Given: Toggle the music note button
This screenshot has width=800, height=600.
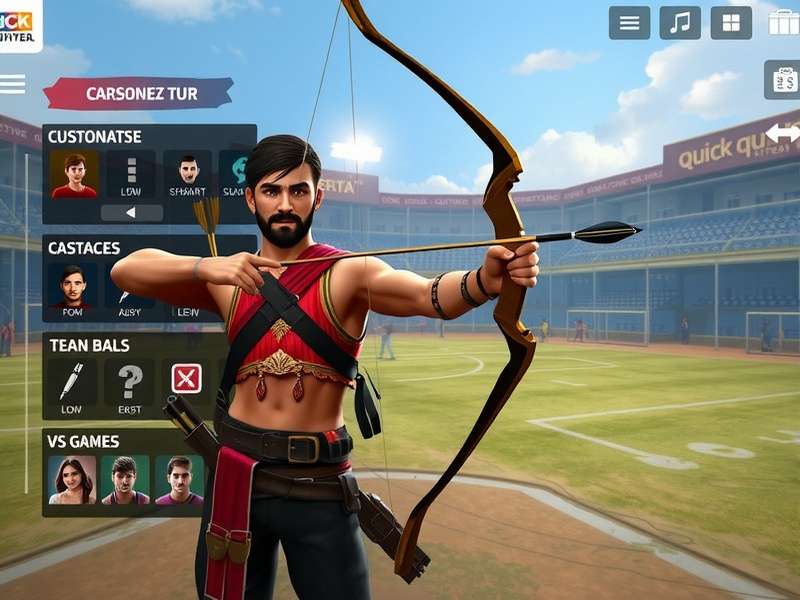Looking at the screenshot, I should click(680, 23).
